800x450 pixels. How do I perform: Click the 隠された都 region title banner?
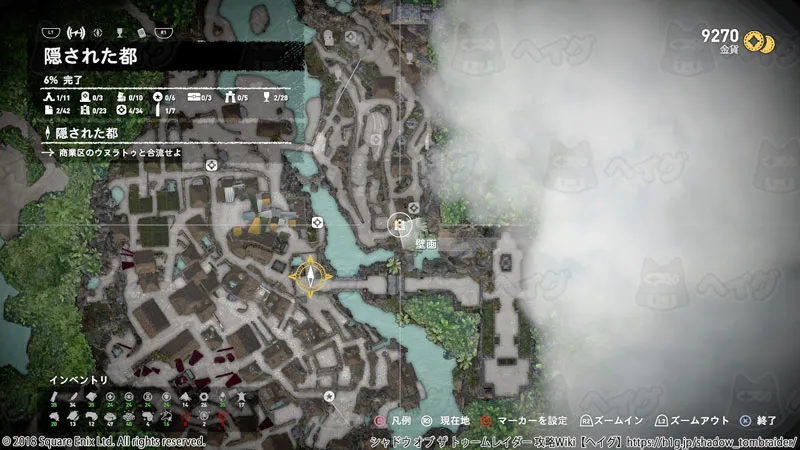90,56
